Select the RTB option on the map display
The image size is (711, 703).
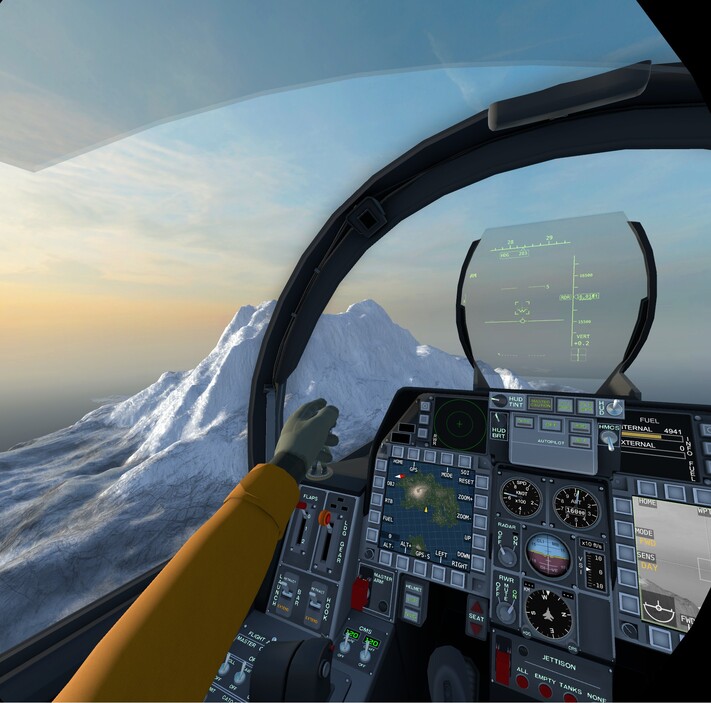click(377, 499)
